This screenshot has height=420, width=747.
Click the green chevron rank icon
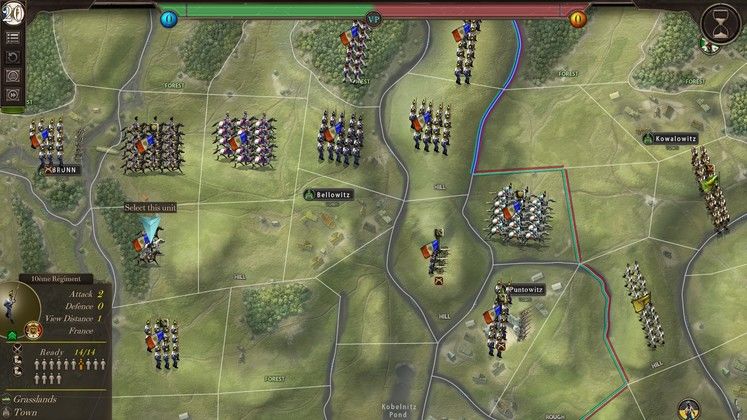pyautogui.click(x=11, y=335)
